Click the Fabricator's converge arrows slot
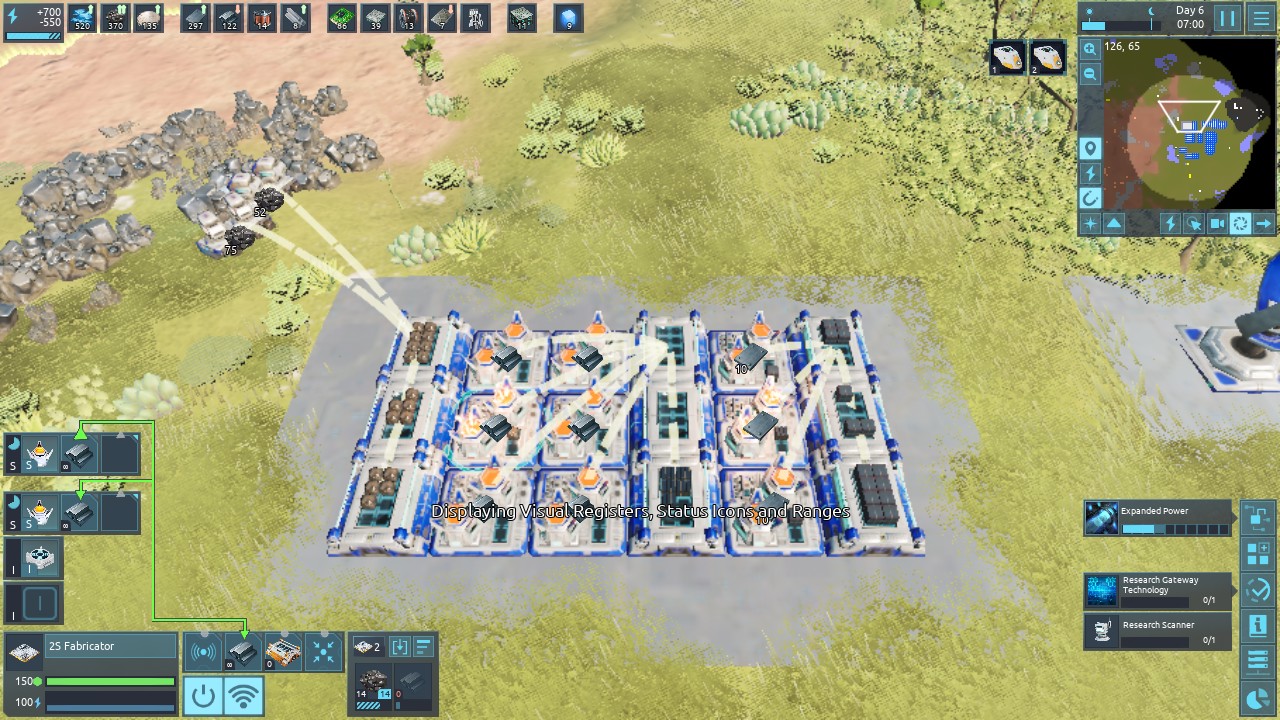Image resolution: width=1280 pixels, height=720 pixels. click(x=323, y=652)
